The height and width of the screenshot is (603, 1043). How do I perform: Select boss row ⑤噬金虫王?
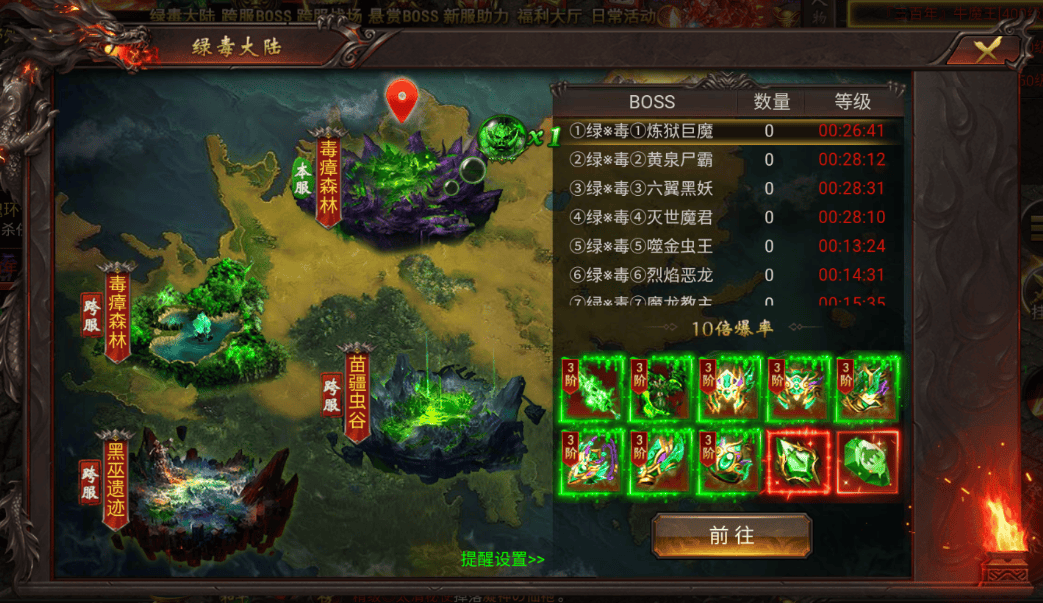(728, 246)
